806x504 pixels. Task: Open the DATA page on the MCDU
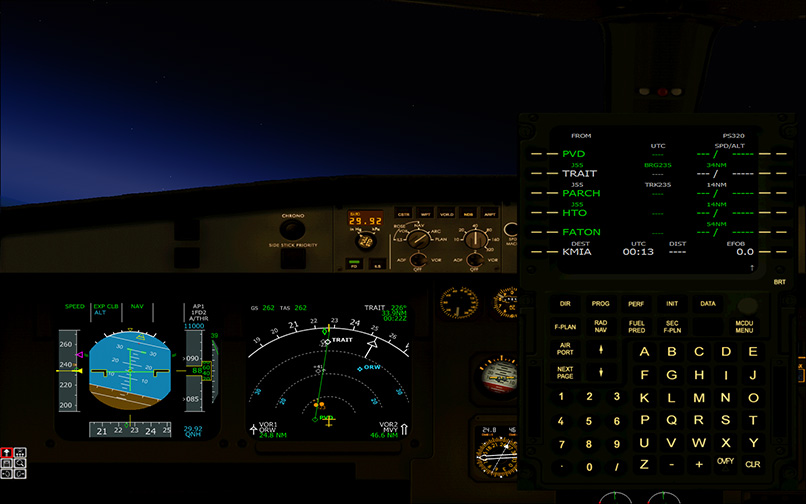(x=707, y=303)
